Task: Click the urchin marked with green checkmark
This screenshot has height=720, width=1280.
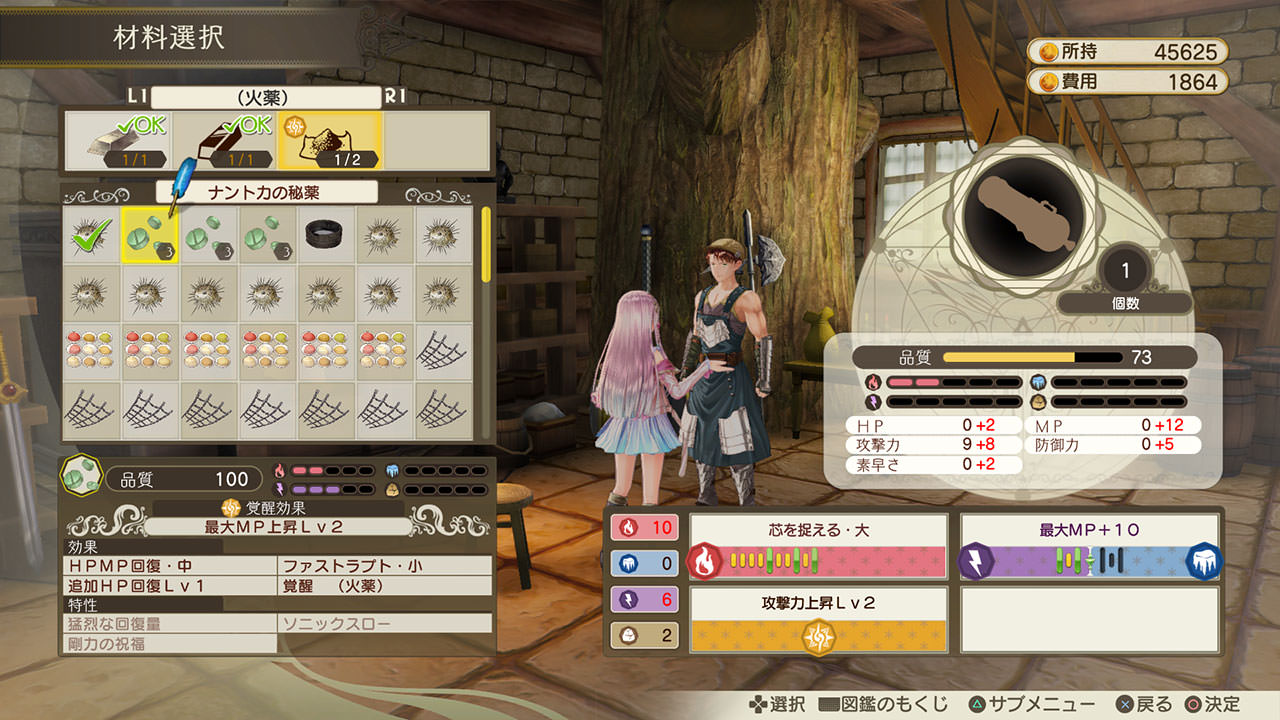Action: pos(91,235)
